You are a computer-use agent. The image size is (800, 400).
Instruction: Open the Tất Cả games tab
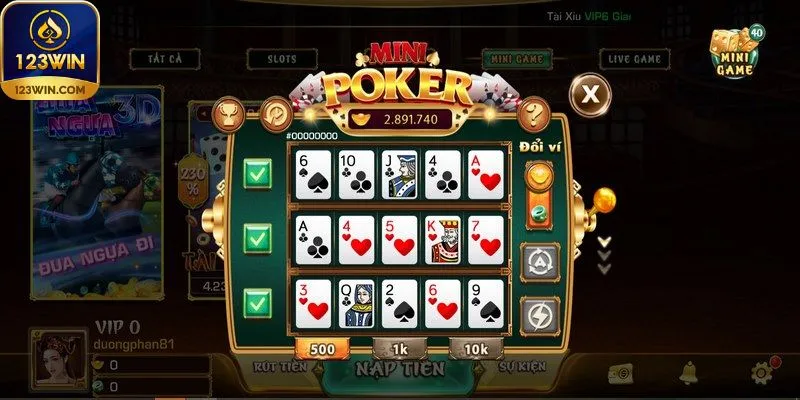[x=161, y=59]
